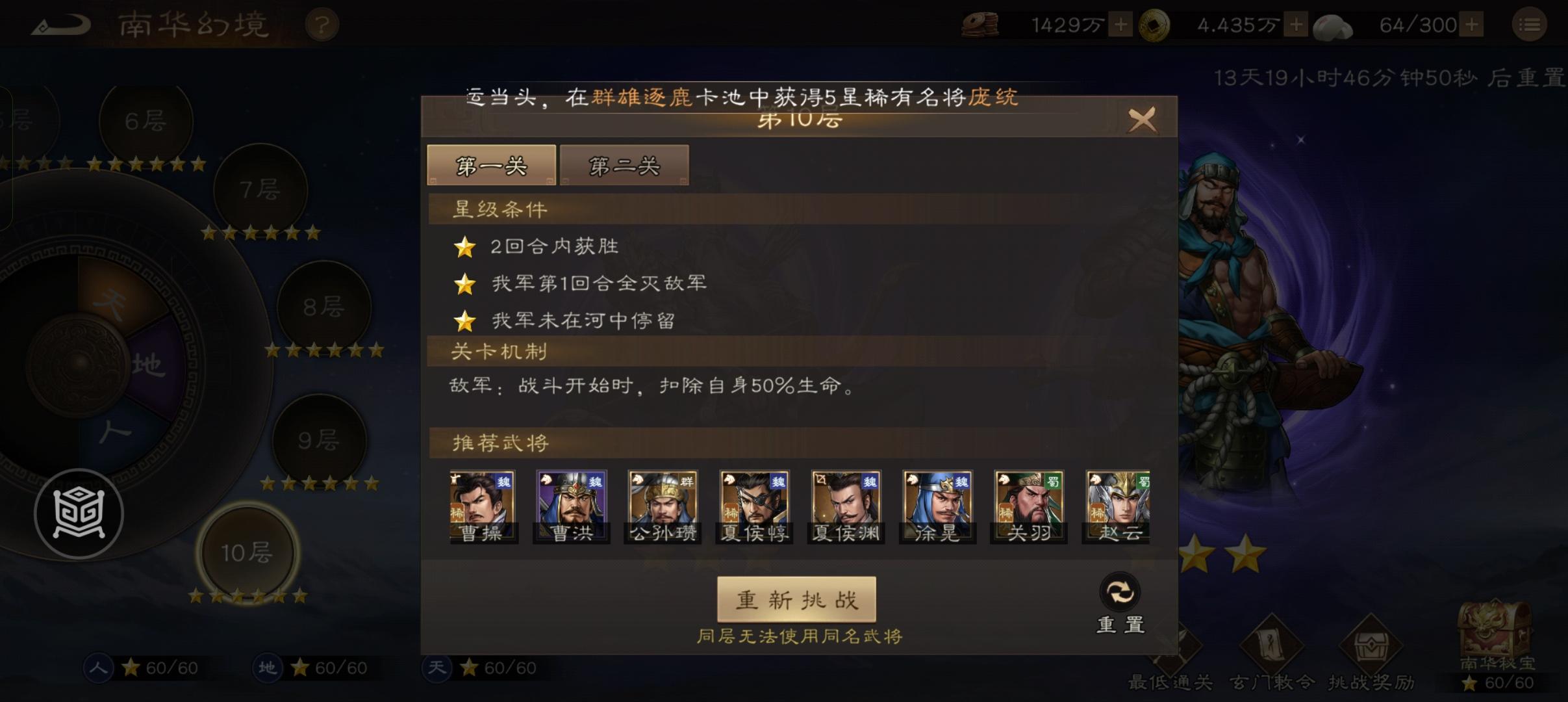Click the coin currency icon in top bar
1568x702 pixels.
(x=981, y=24)
